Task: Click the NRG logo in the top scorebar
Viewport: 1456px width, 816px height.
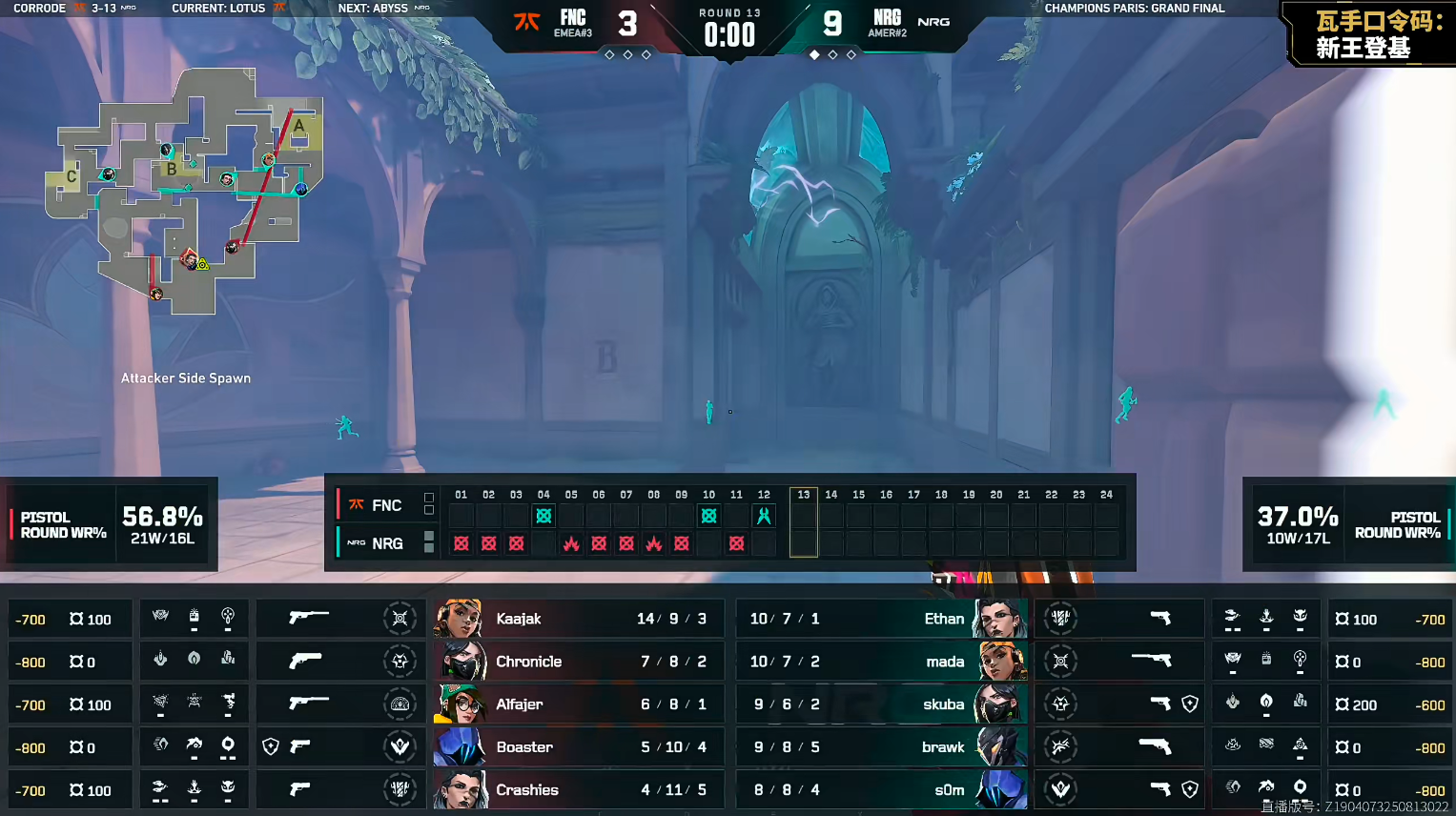Action: [x=933, y=22]
